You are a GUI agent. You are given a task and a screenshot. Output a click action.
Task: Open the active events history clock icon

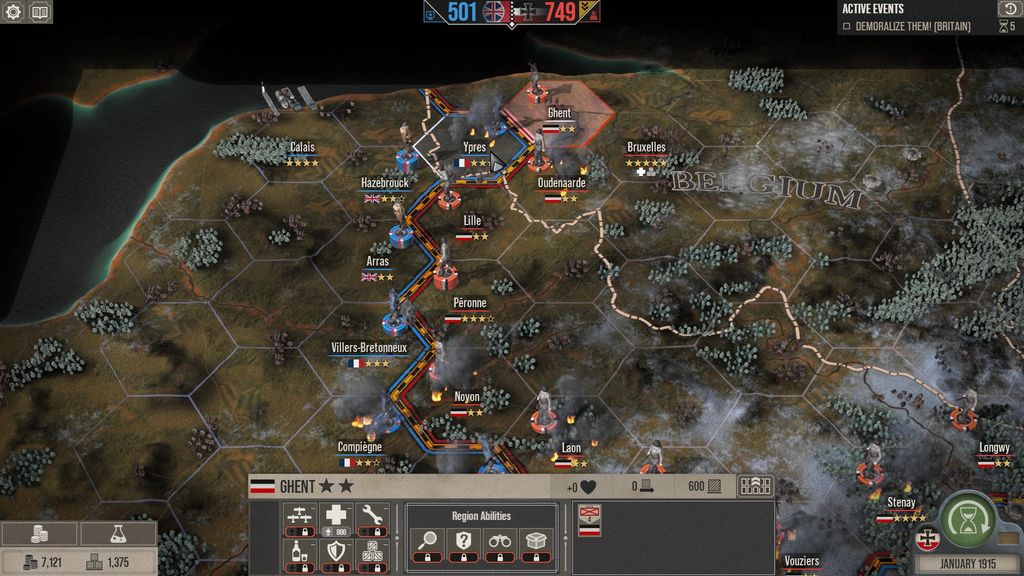click(1008, 9)
